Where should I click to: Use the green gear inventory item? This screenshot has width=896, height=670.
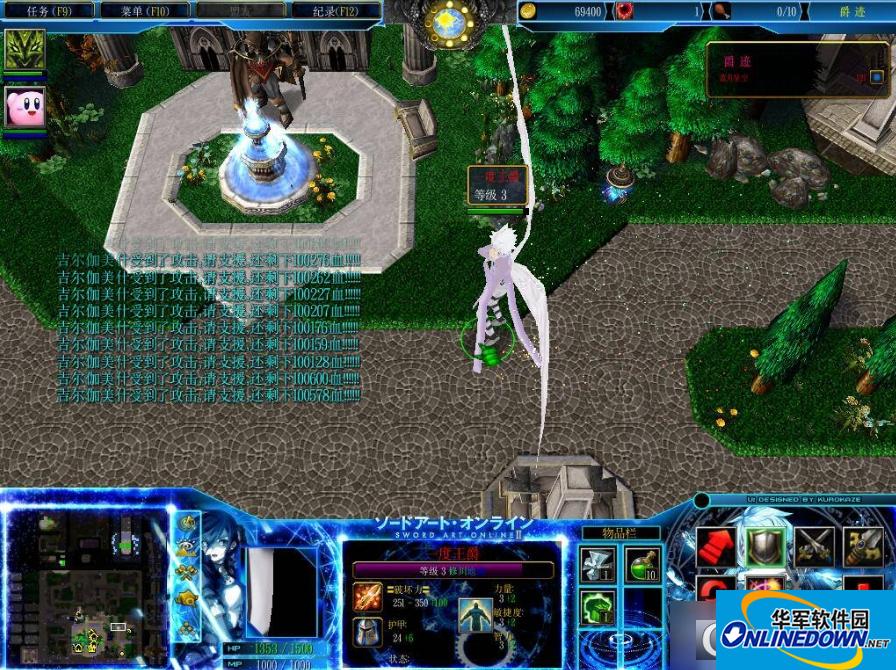click(596, 608)
